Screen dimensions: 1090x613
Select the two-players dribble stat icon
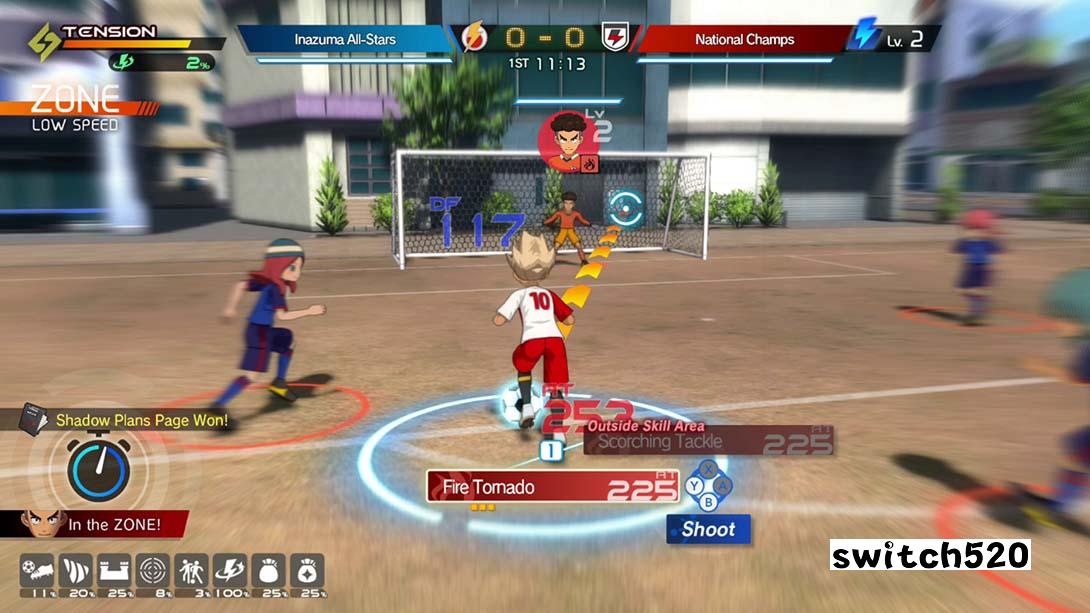pyautogui.click(x=192, y=572)
